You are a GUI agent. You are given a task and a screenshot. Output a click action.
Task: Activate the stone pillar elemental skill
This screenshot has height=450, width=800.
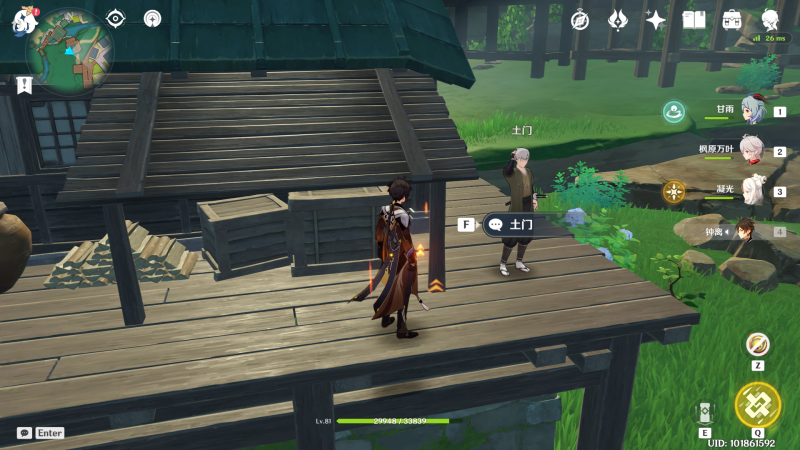tap(705, 412)
